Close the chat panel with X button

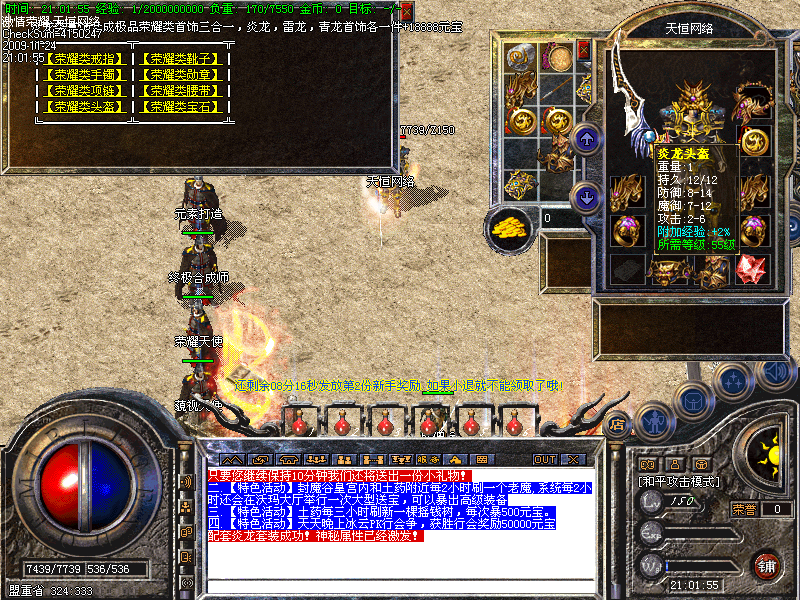coord(573,459)
